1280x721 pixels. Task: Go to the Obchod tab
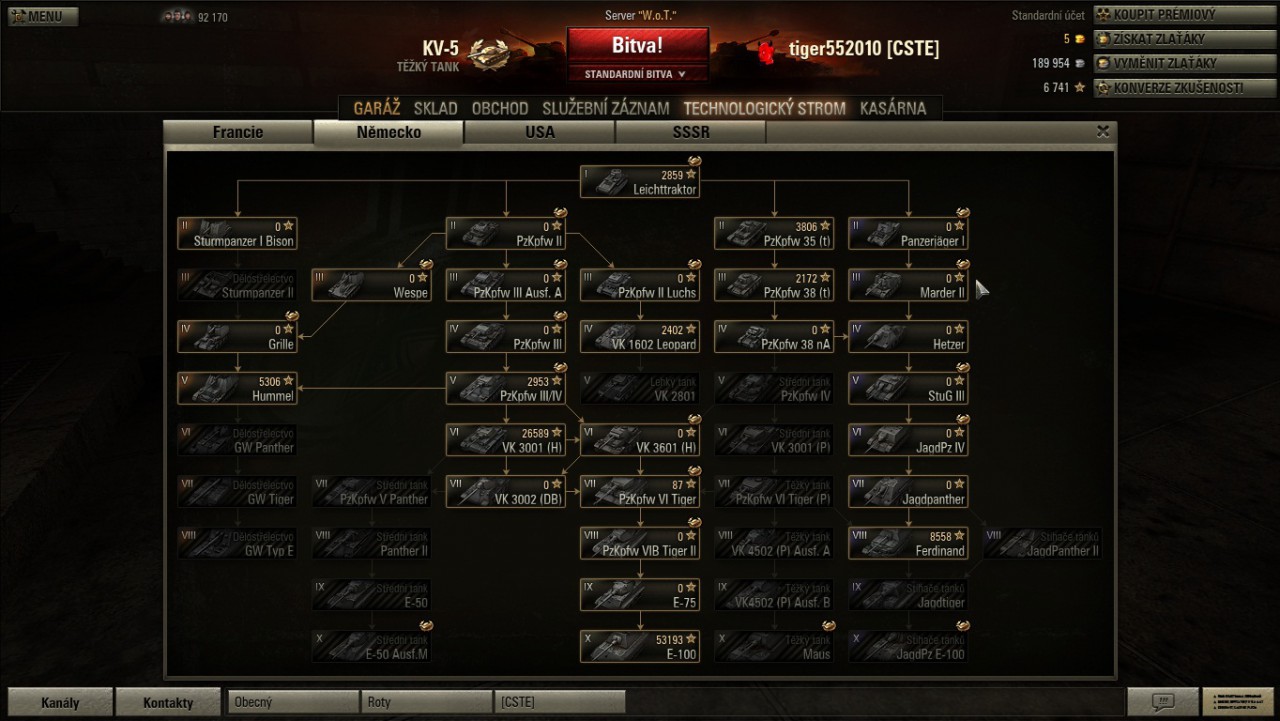coord(500,108)
